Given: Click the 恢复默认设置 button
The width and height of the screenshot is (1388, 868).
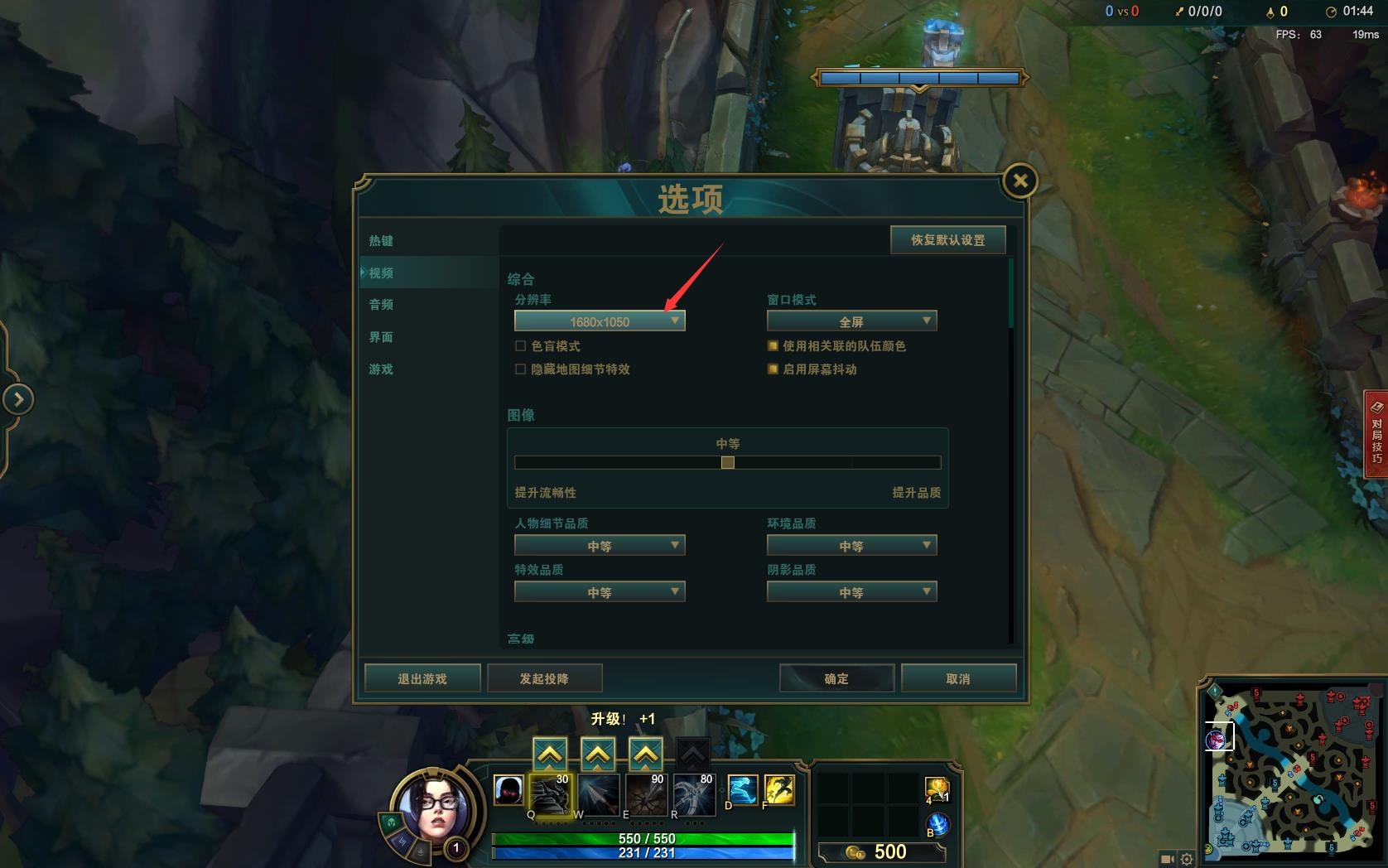Looking at the screenshot, I should tap(947, 239).
